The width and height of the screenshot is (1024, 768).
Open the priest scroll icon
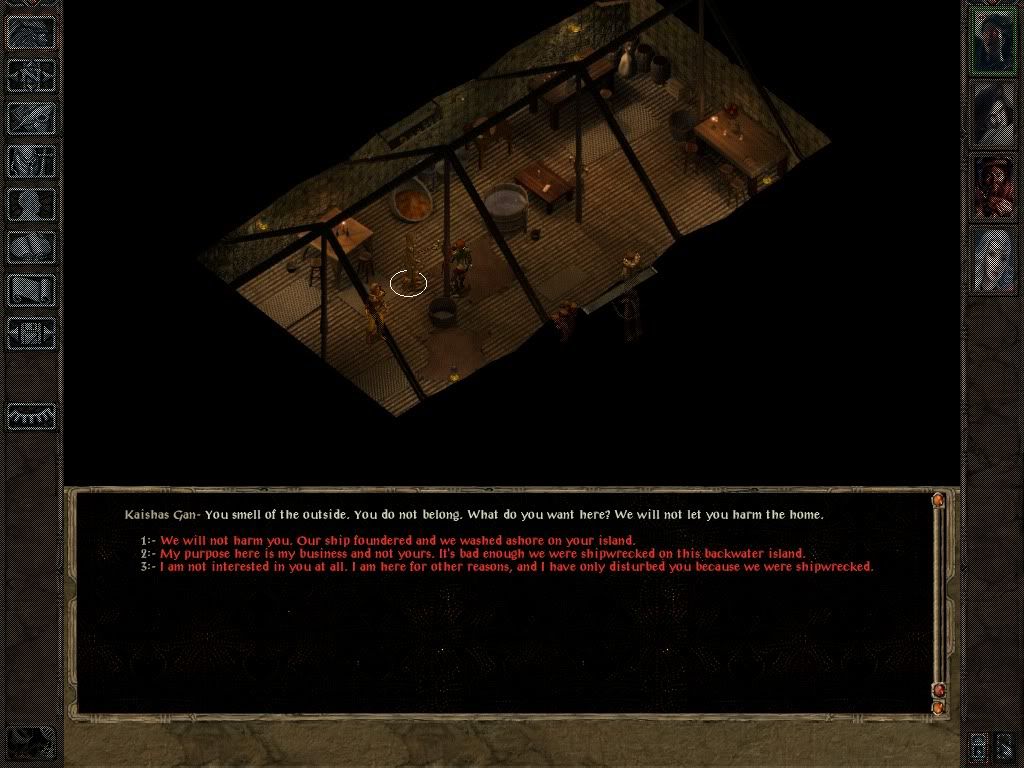tap(32, 290)
